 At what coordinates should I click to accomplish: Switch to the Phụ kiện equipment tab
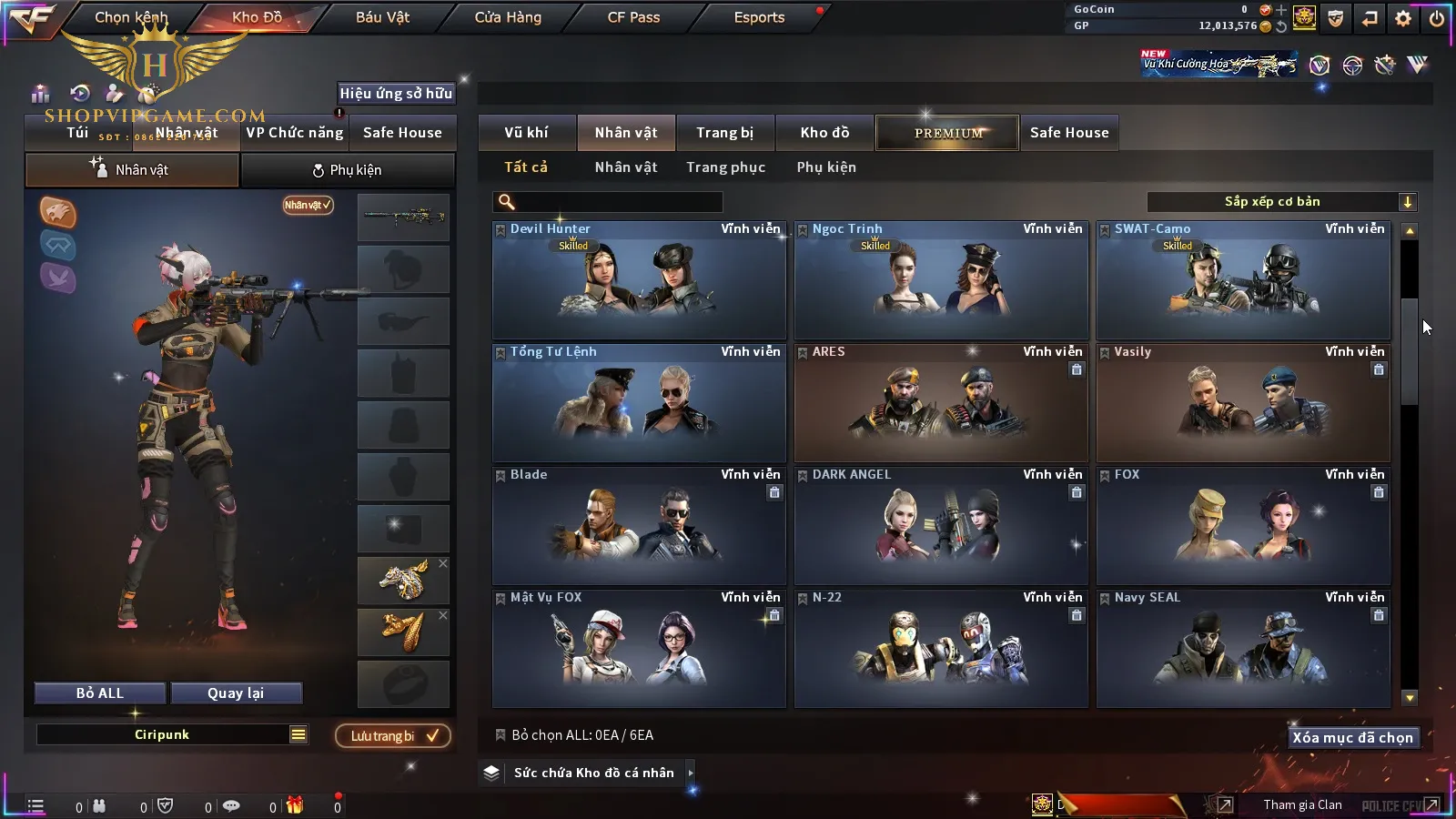347,170
